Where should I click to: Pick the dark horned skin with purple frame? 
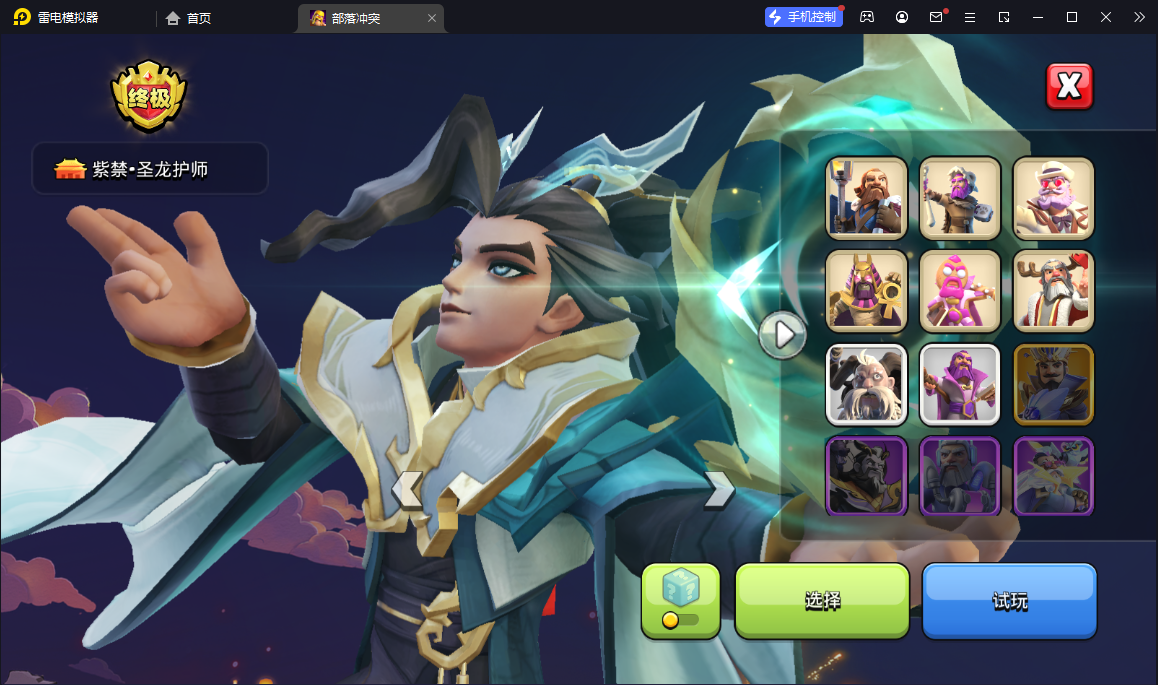click(867, 476)
